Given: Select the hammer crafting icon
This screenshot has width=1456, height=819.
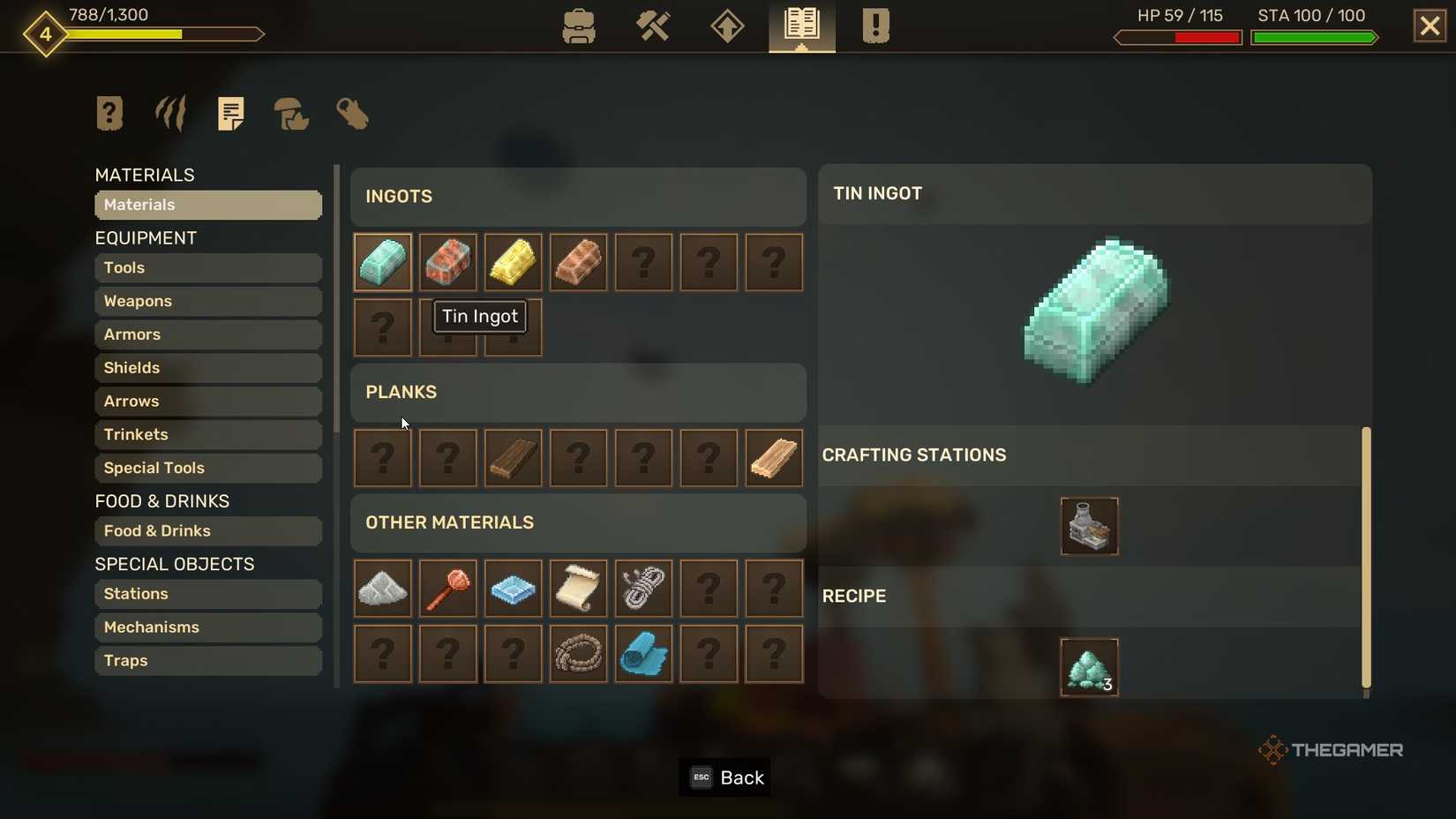Looking at the screenshot, I should [x=653, y=26].
